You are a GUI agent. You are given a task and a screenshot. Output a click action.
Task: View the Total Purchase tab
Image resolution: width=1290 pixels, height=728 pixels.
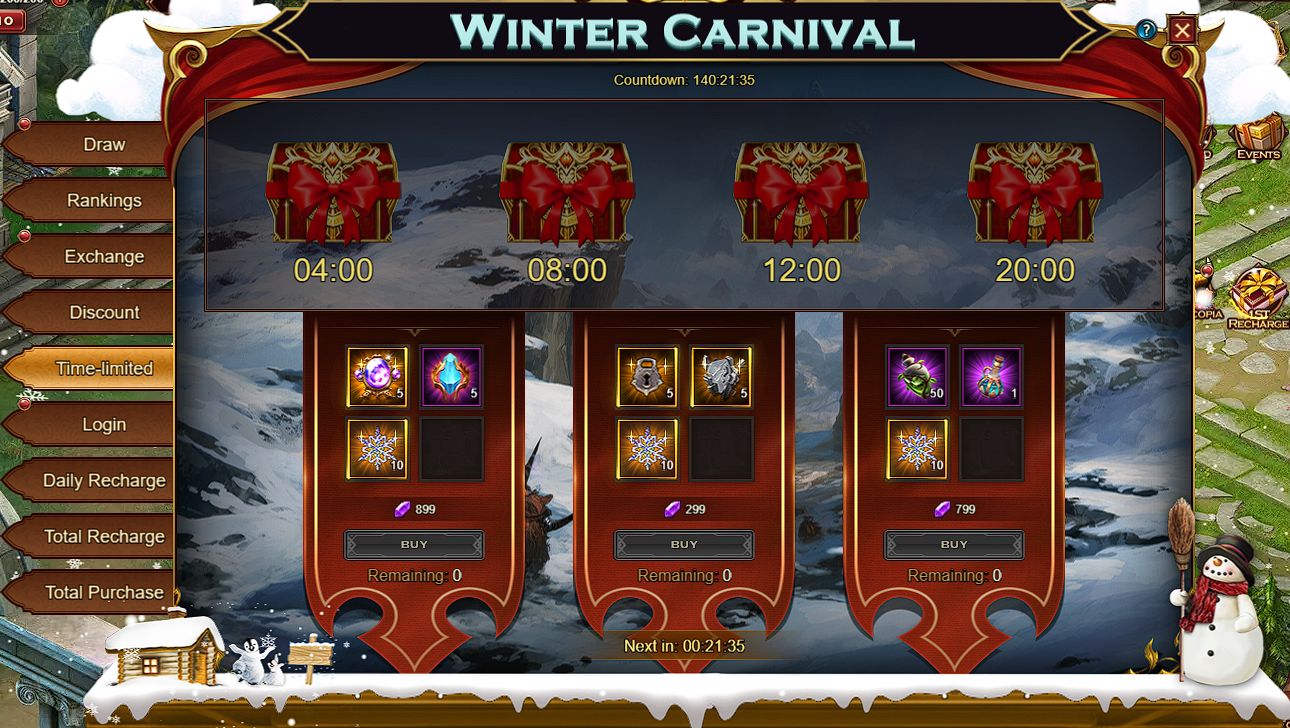(x=104, y=593)
